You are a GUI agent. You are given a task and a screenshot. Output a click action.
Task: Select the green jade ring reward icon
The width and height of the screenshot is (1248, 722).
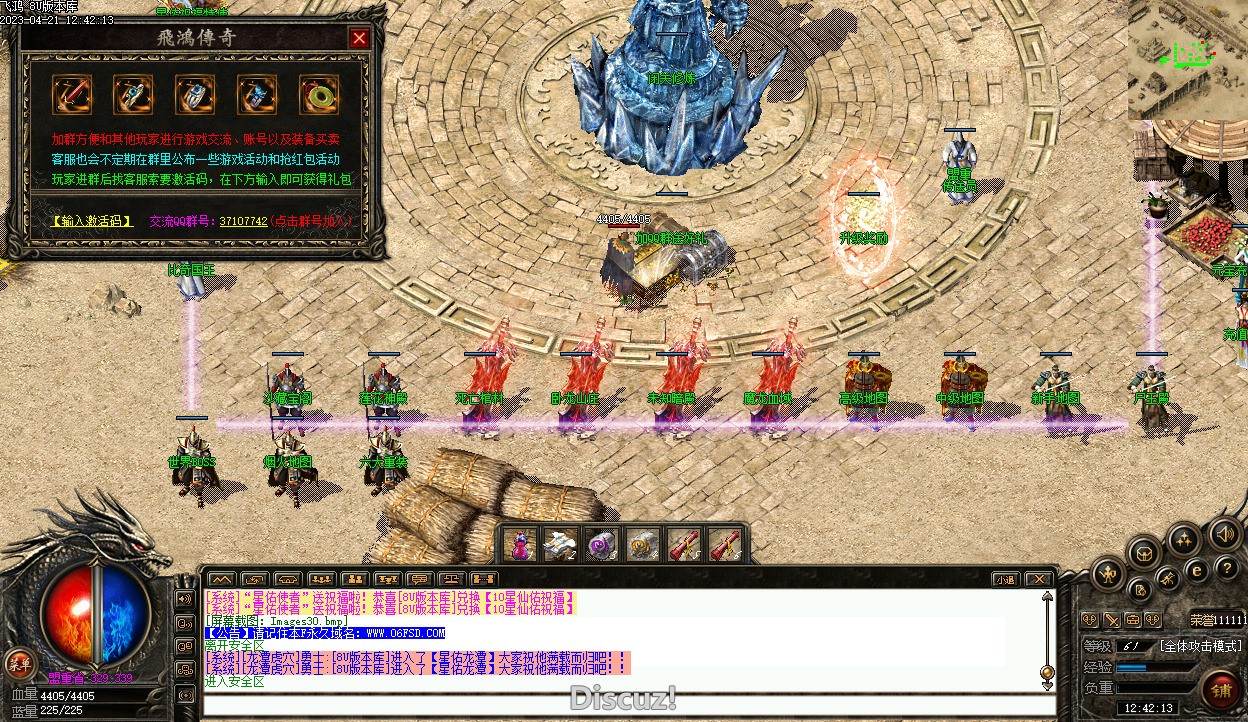[319, 95]
